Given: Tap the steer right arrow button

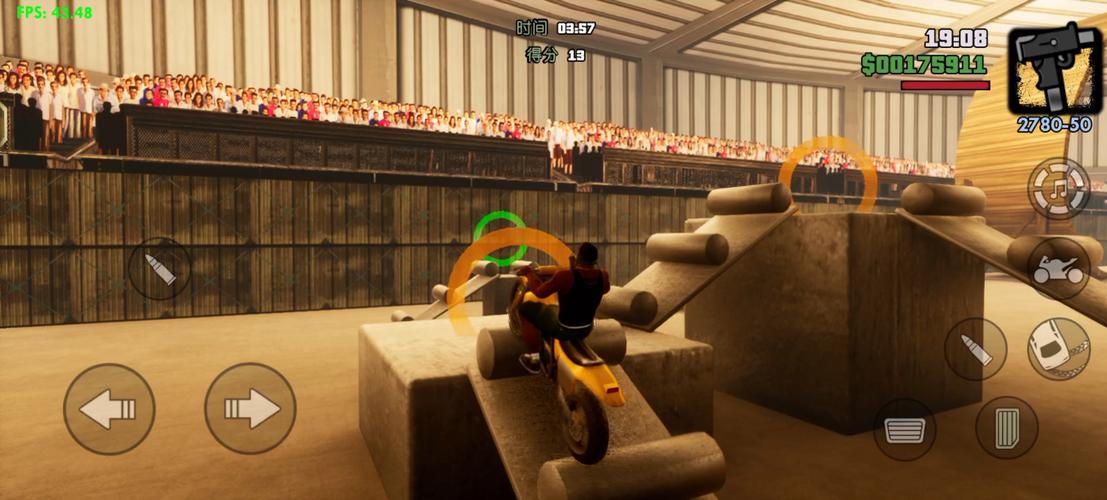Looking at the screenshot, I should [250, 408].
